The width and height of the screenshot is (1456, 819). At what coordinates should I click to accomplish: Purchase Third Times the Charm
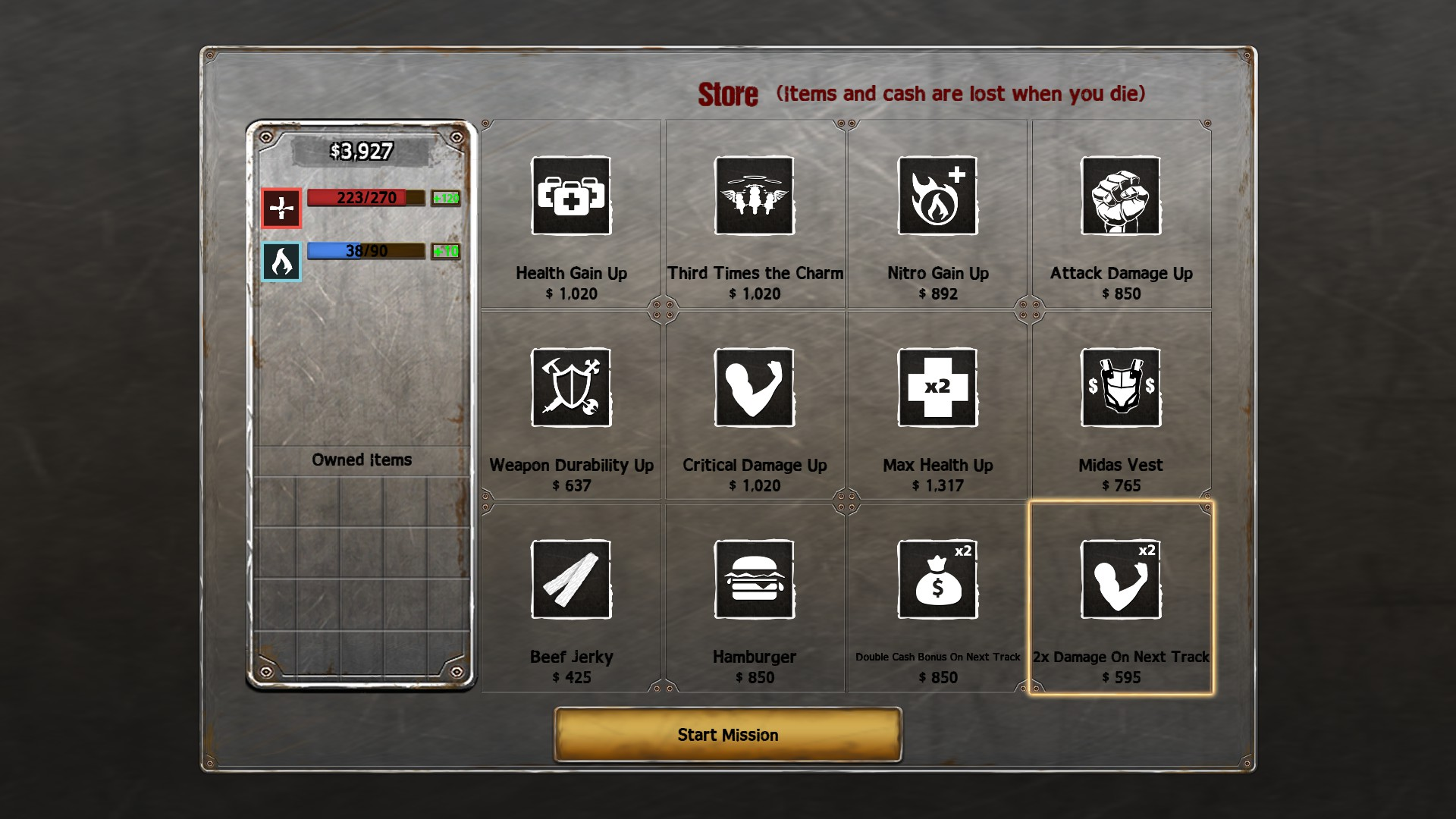click(x=755, y=196)
